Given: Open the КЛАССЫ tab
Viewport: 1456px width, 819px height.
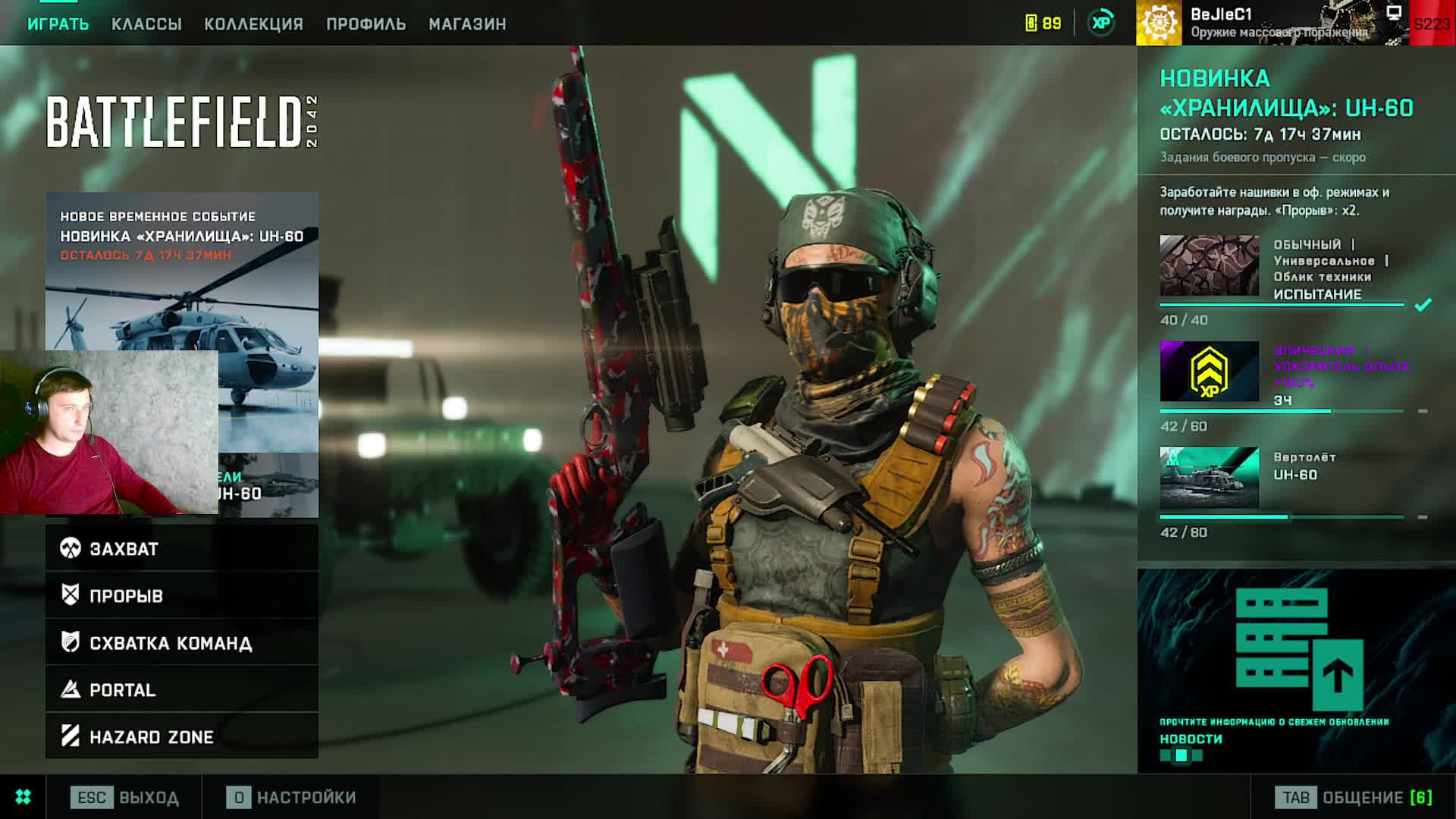Looking at the screenshot, I should click(x=146, y=24).
